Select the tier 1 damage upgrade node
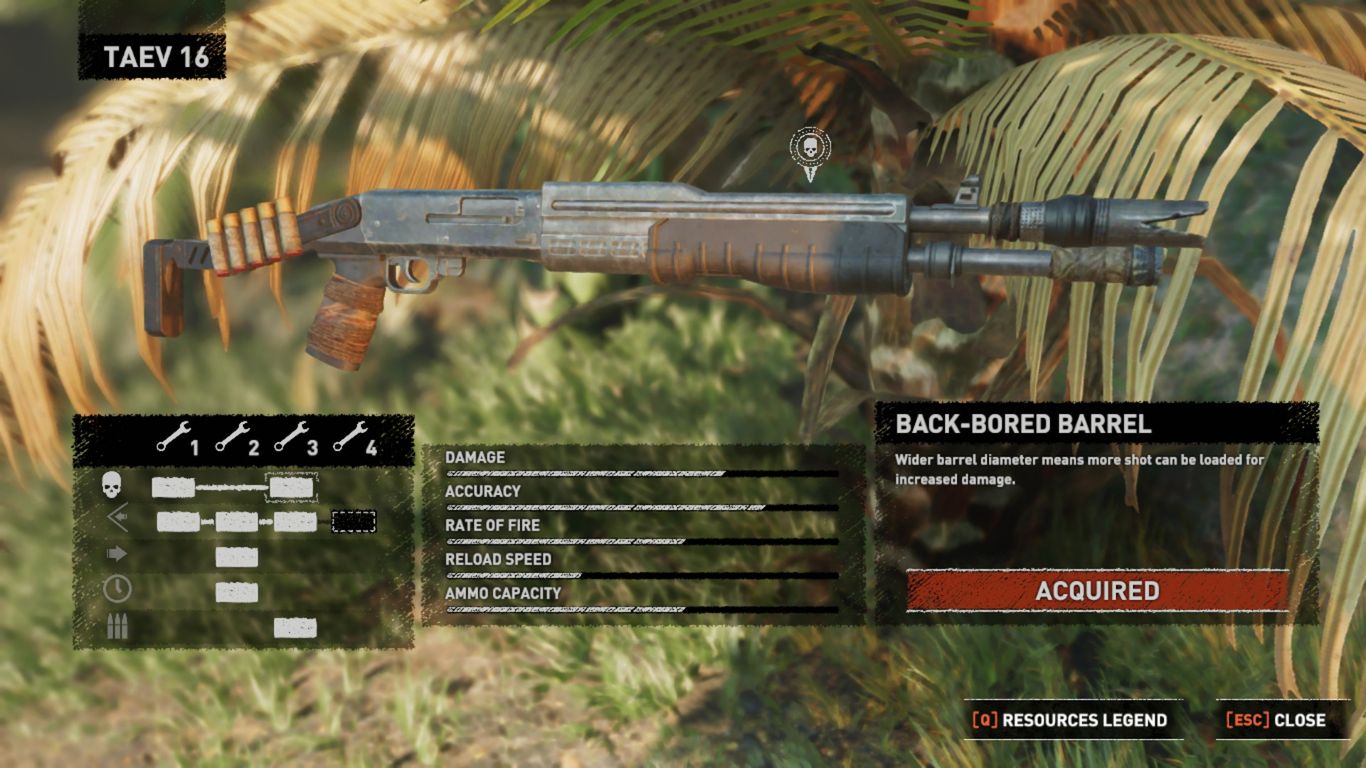The image size is (1366, 768). coord(173,488)
